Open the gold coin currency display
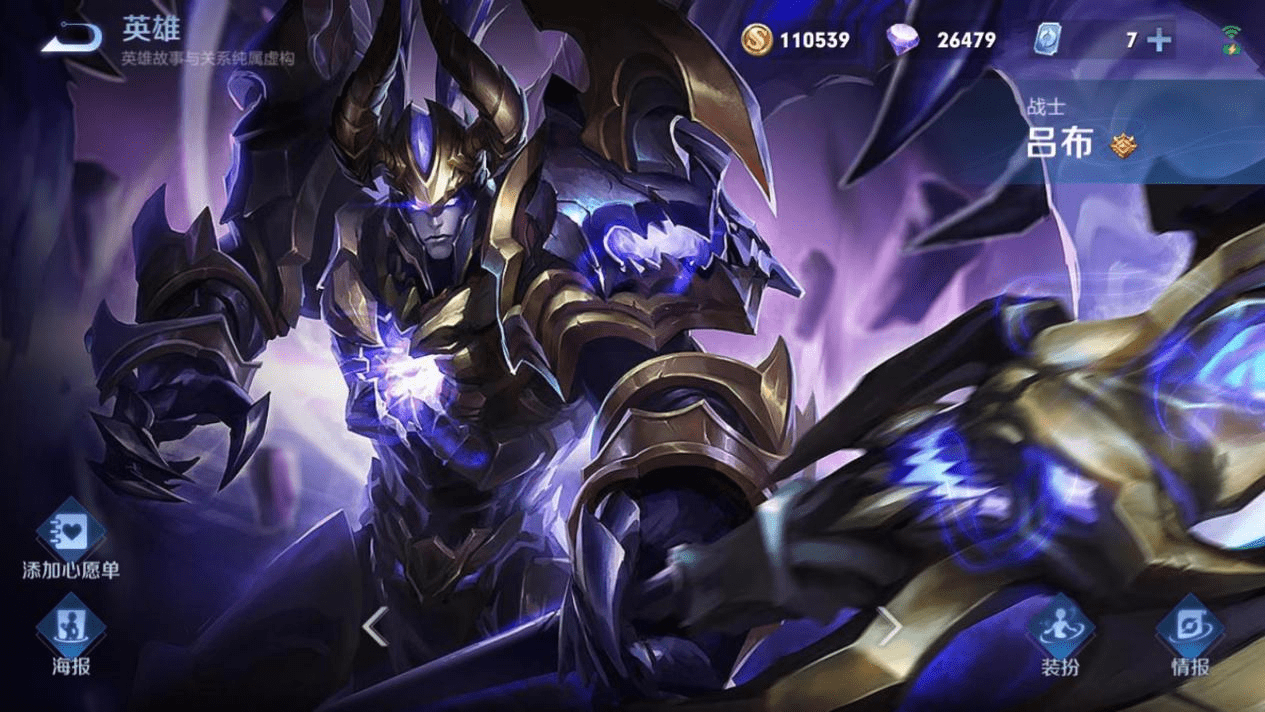The width and height of the screenshot is (1265, 712). click(797, 40)
